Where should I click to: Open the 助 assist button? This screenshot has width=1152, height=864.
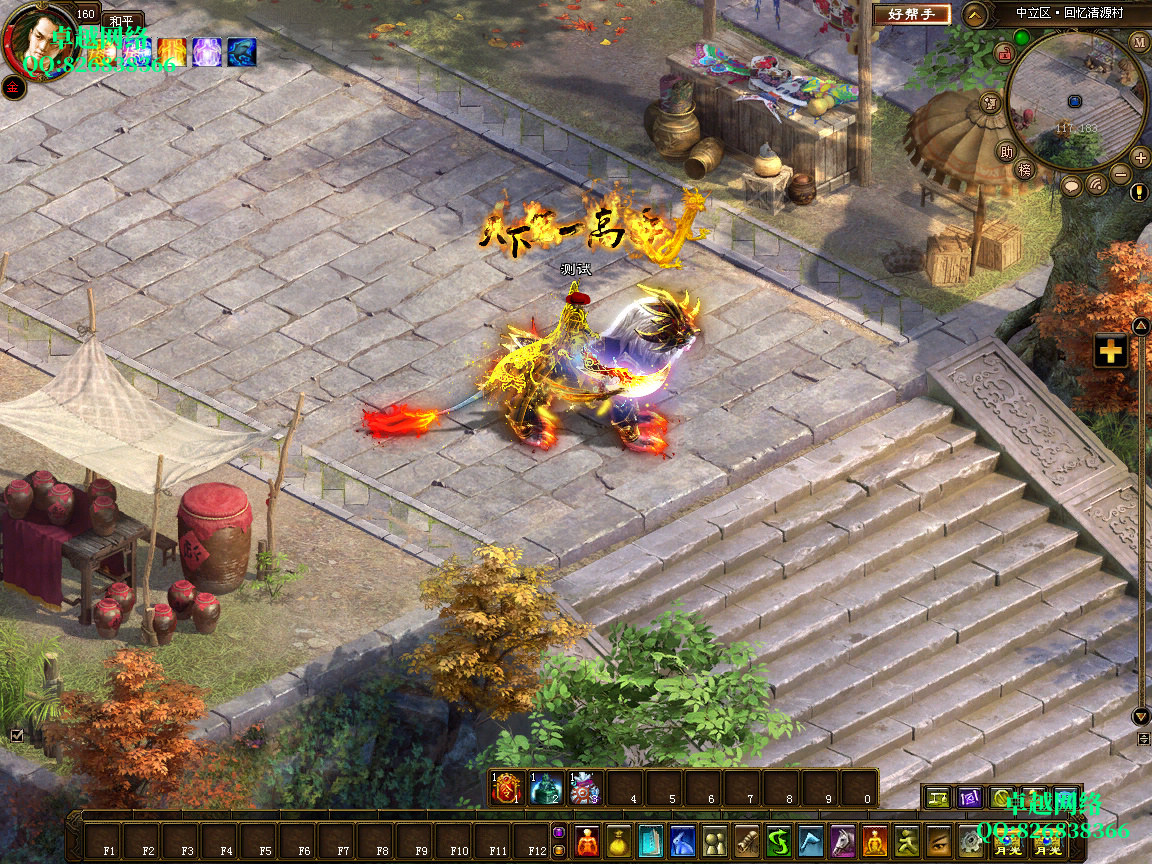(1006, 152)
